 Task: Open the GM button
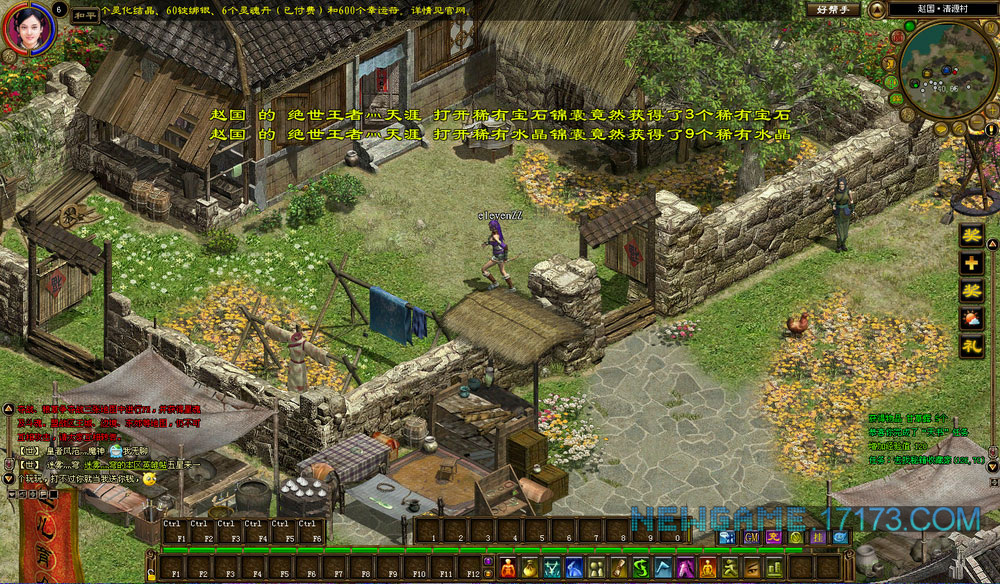click(x=749, y=537)
